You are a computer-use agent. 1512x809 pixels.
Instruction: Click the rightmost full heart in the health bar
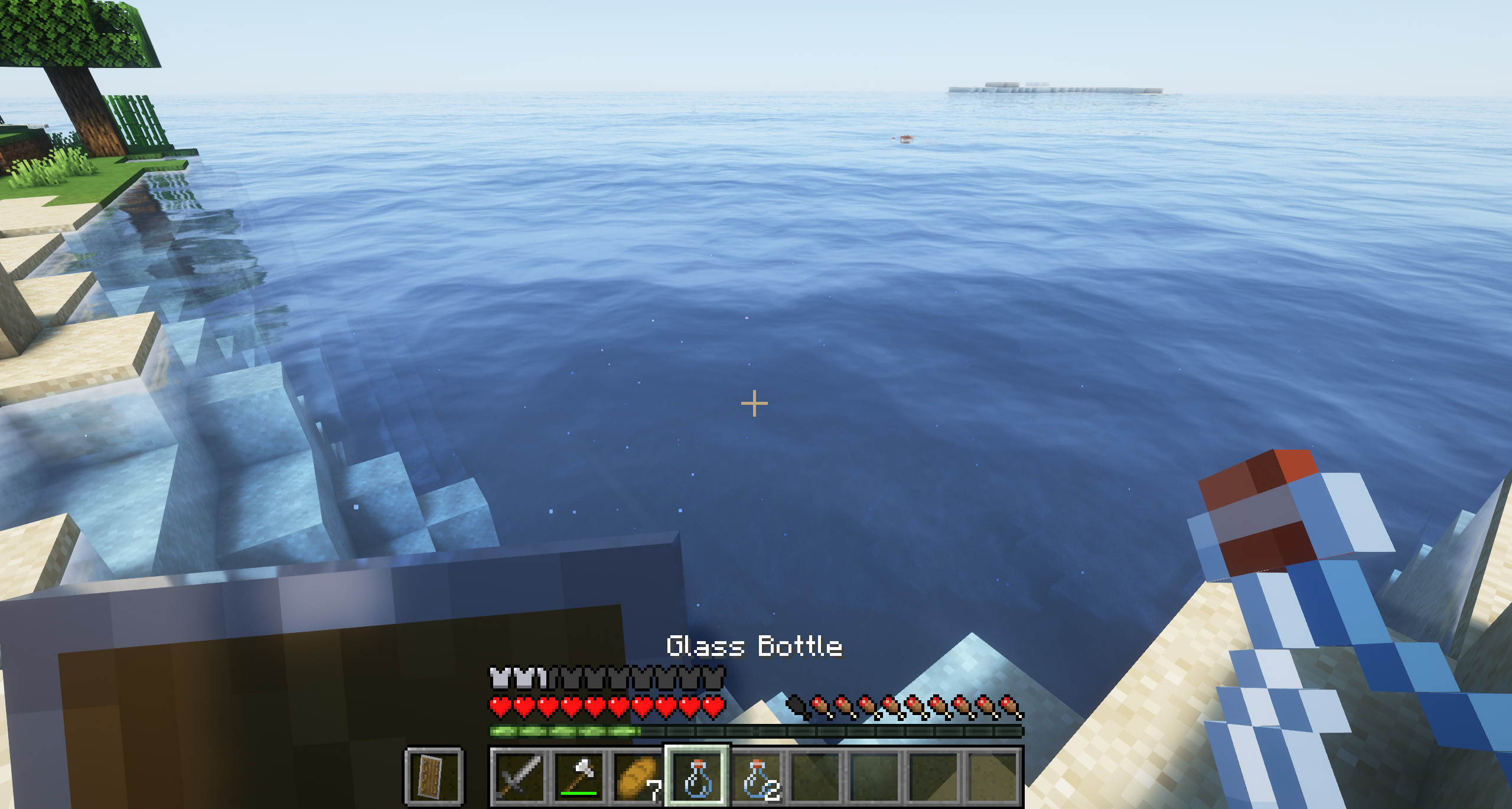712,707
